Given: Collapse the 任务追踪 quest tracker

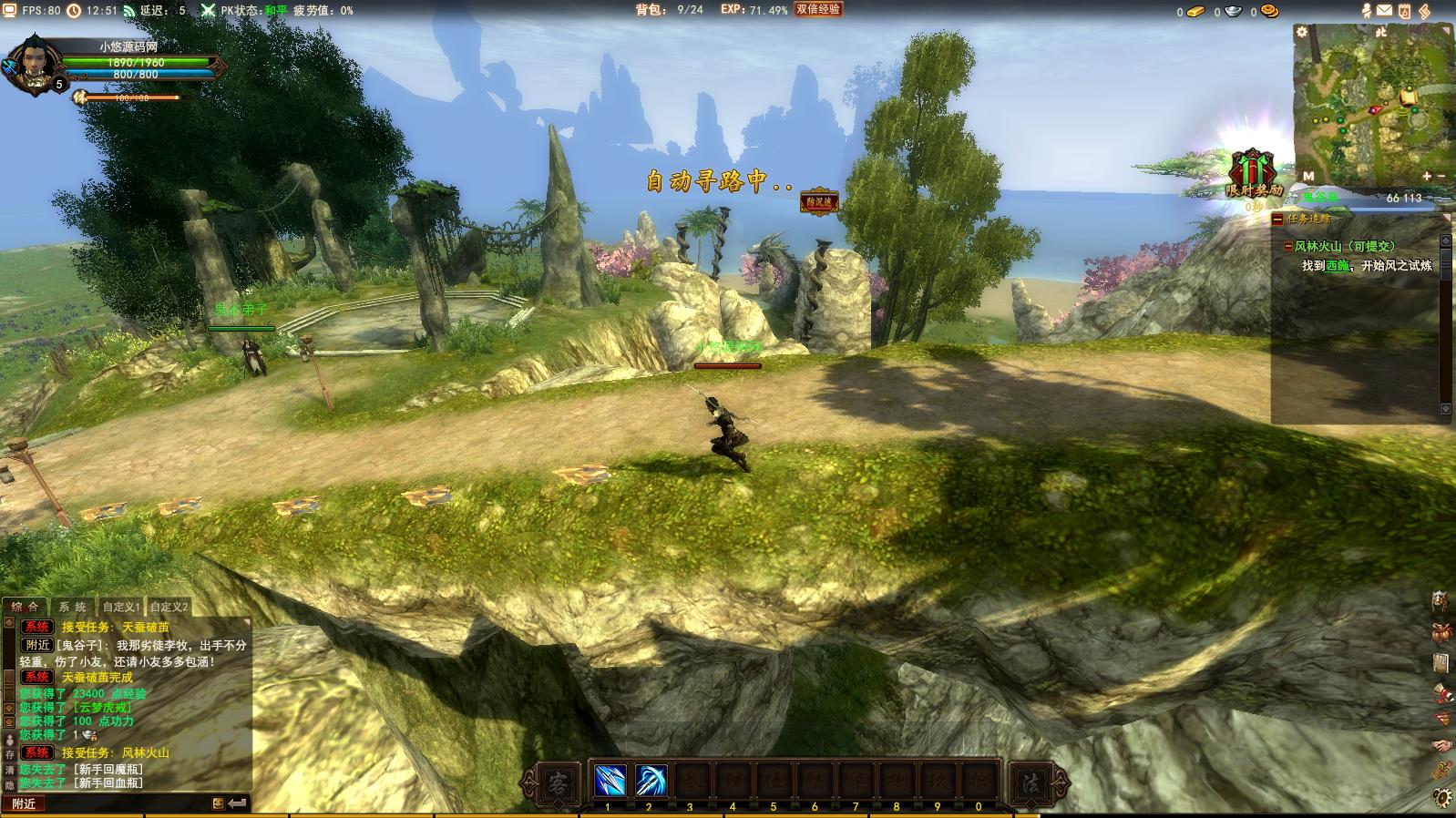Looking at the screenshot, I should point(1278,220).
